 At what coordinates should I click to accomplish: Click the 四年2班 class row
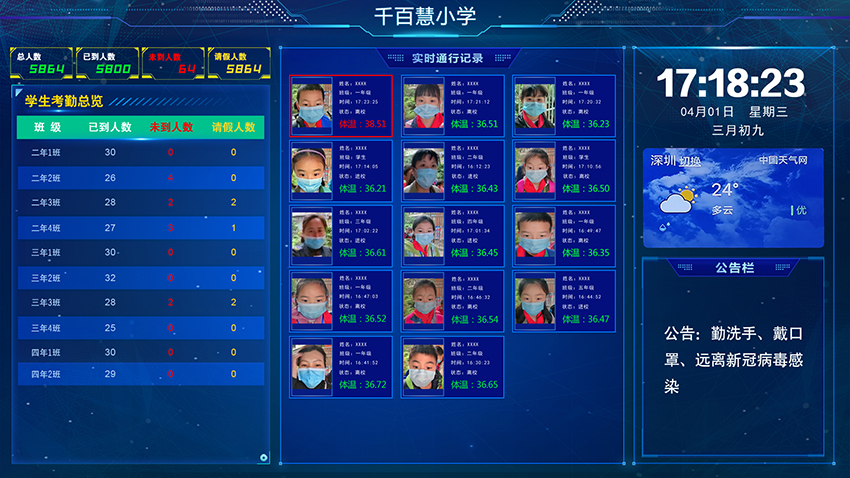point(140,374)
